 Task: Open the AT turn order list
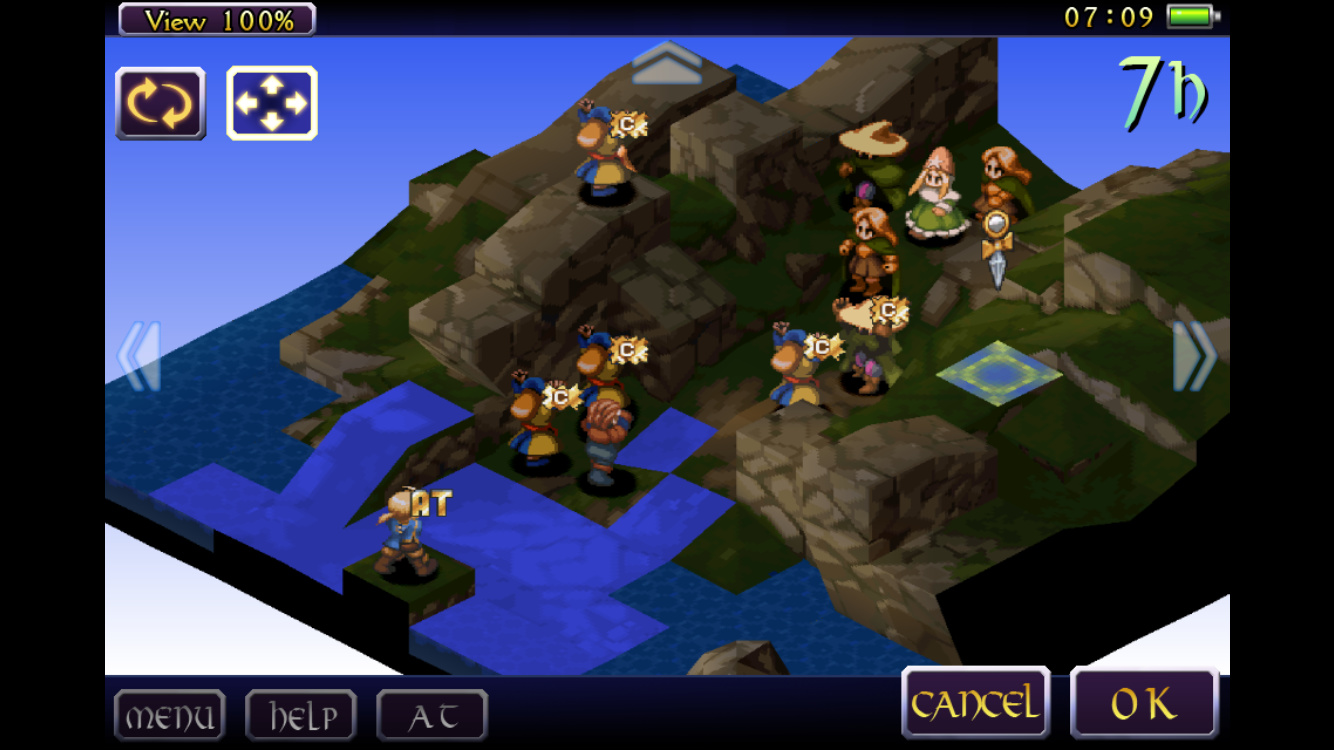click(x=432, y=716)
